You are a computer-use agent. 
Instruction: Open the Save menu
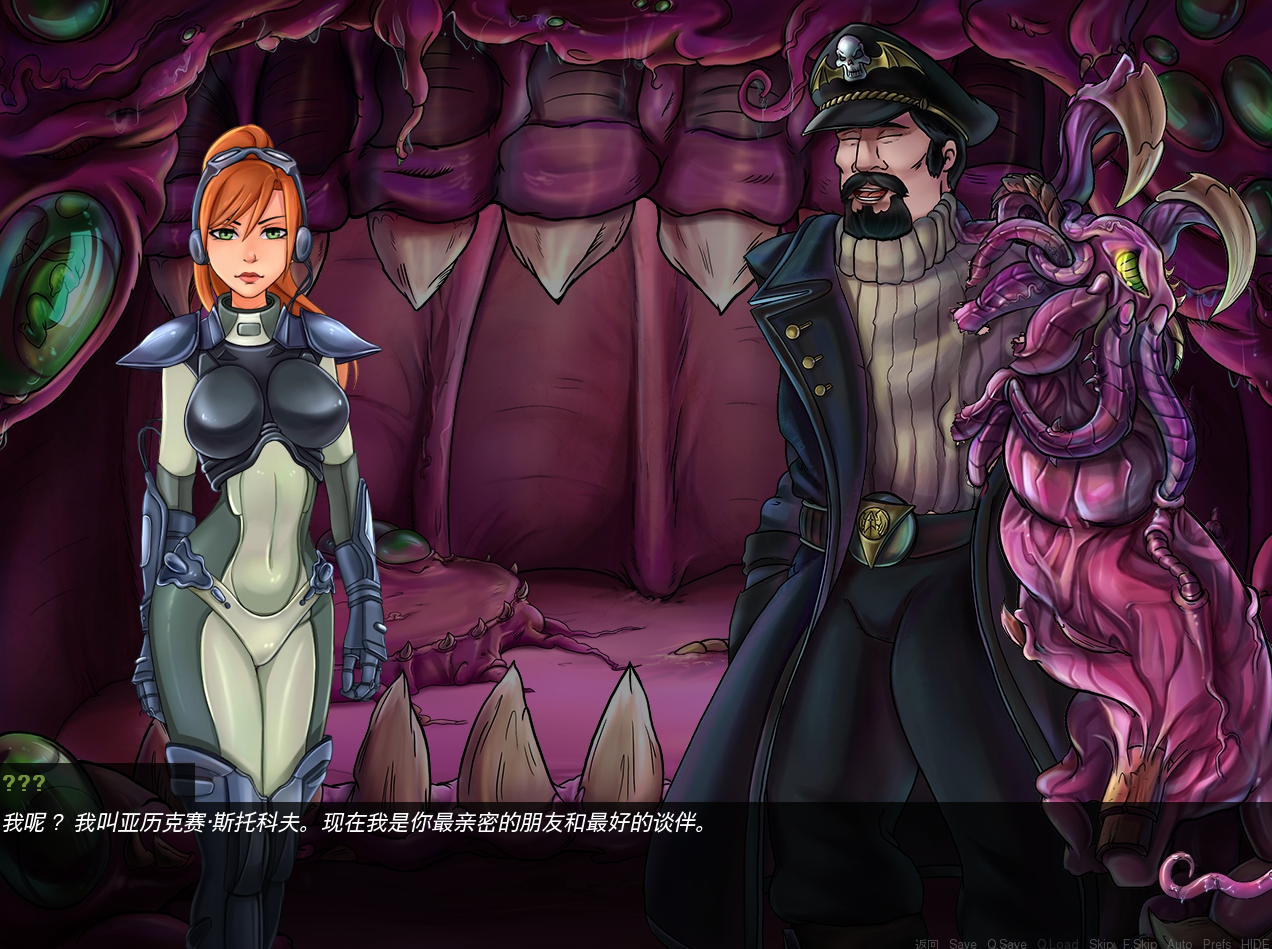click(x=963, y=943)
